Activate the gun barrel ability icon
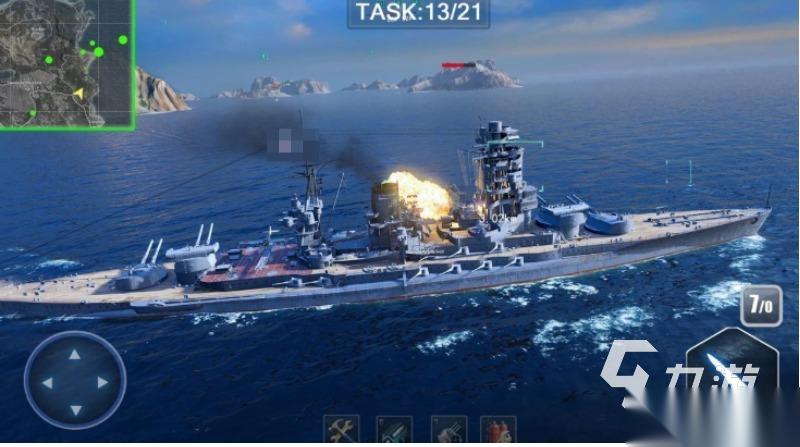Screen dimensions: 800x447 coord(448,432)
